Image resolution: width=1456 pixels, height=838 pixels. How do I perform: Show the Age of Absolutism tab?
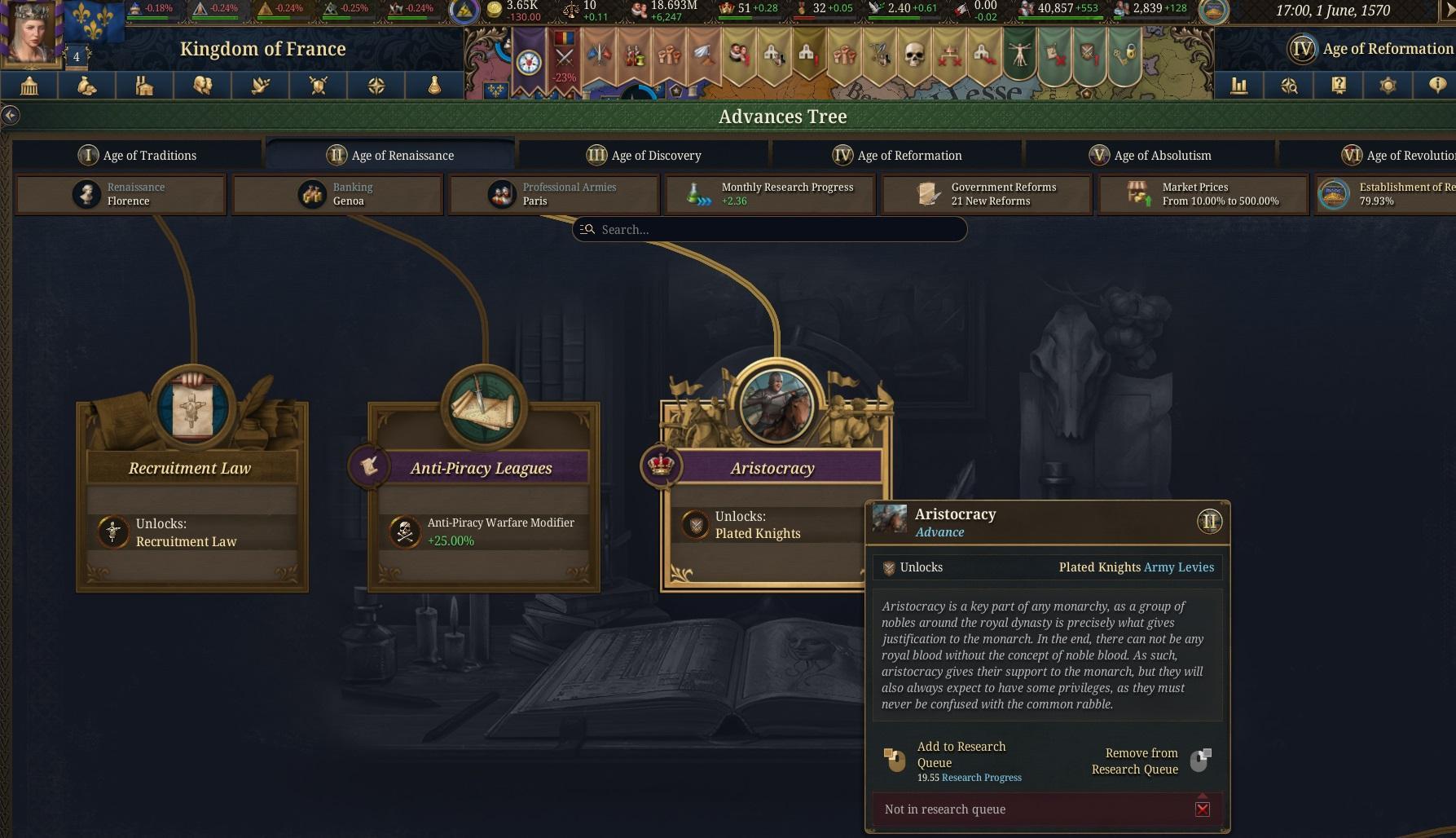(1150, 155)
